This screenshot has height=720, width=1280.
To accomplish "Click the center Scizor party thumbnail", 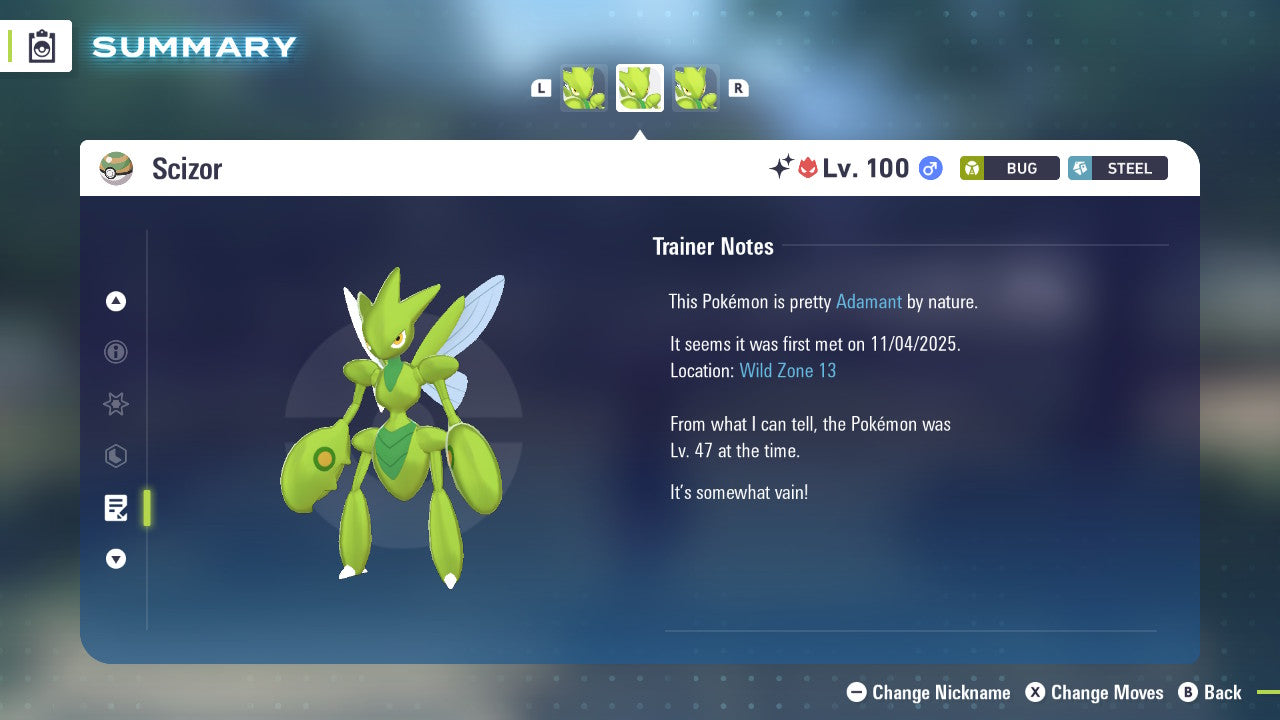I will [639, 87].
